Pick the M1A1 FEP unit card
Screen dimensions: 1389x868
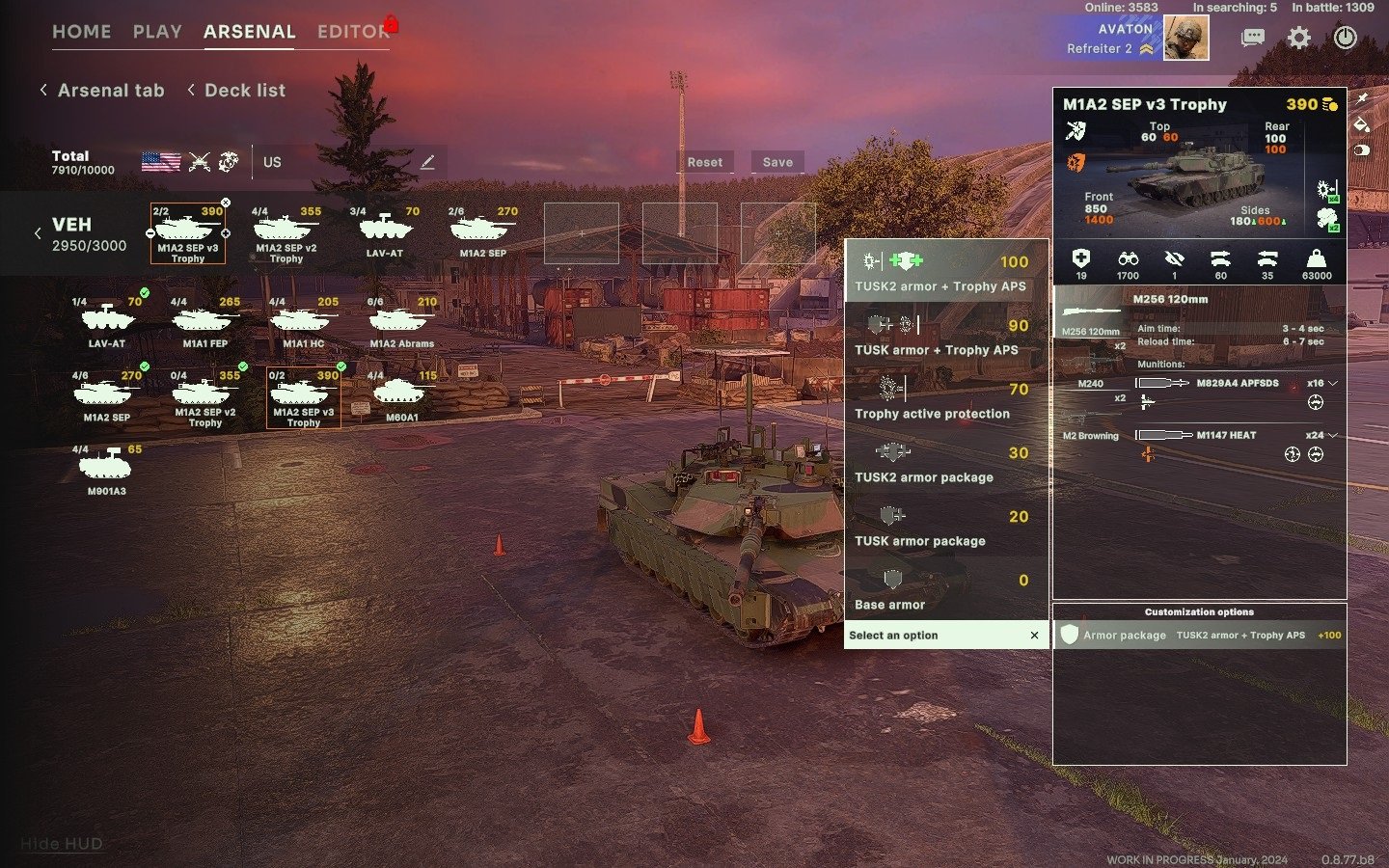(x=205, y=322)
